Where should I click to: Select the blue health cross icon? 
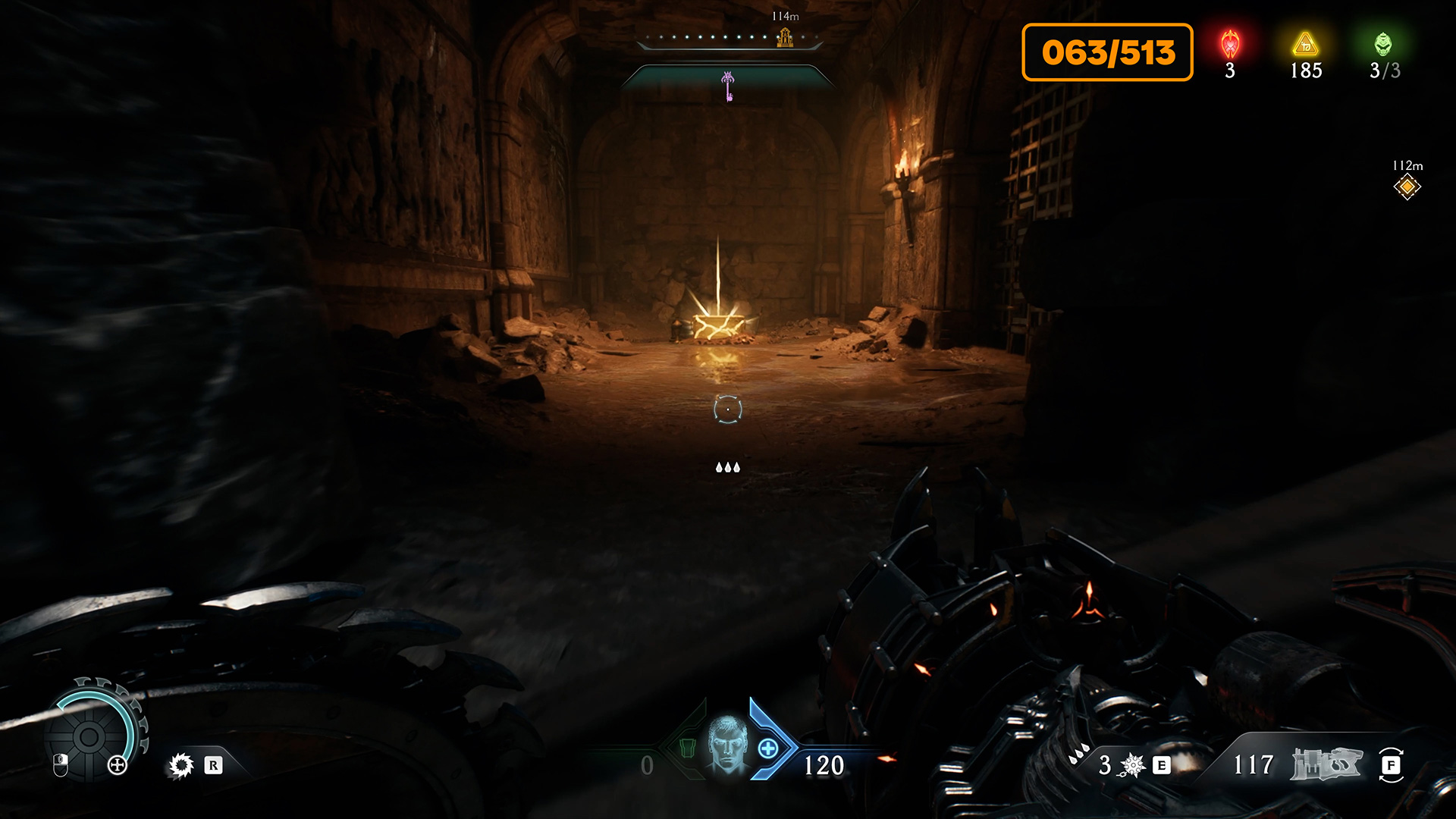(x=768, y=749)
